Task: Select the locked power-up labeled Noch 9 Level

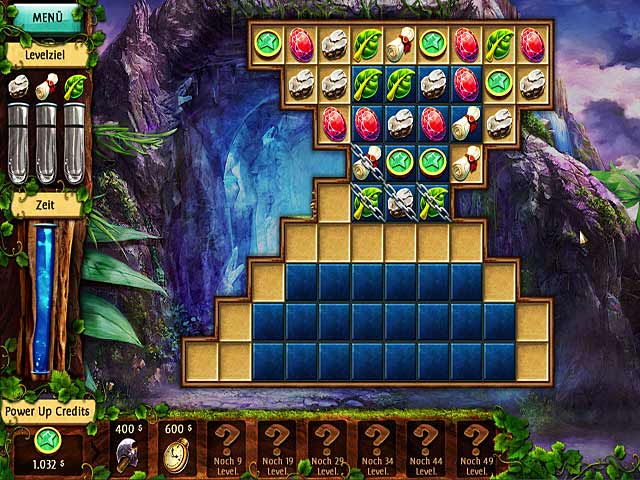Action: tap(225, 448)
